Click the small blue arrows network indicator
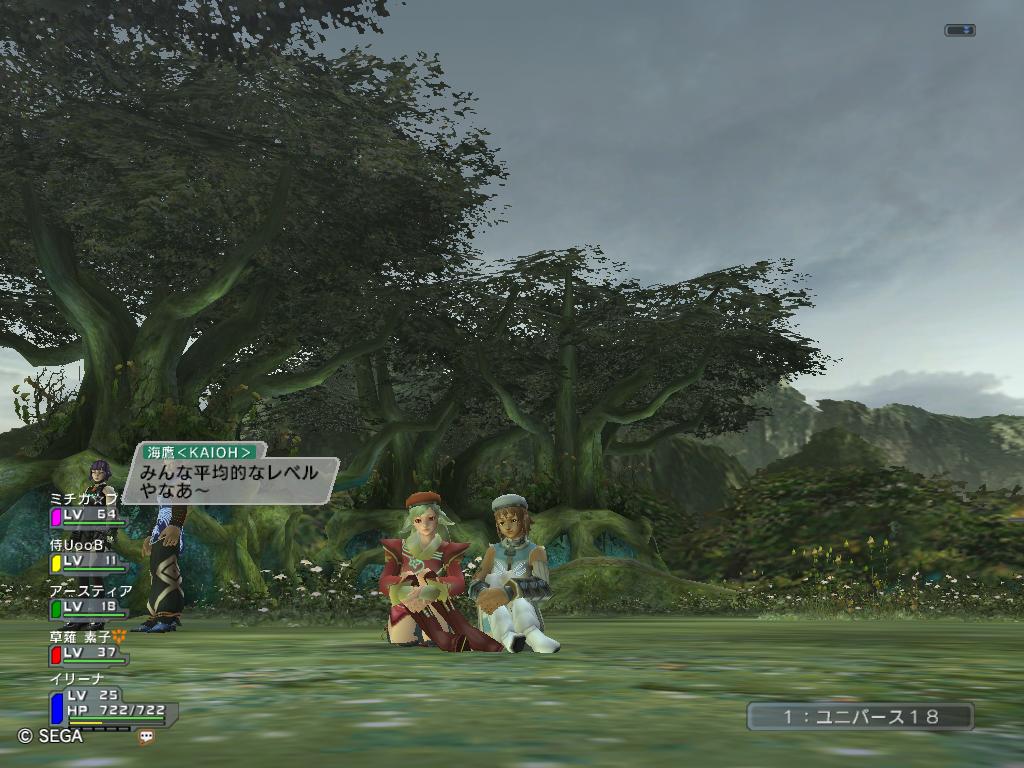 pos(959,31)
